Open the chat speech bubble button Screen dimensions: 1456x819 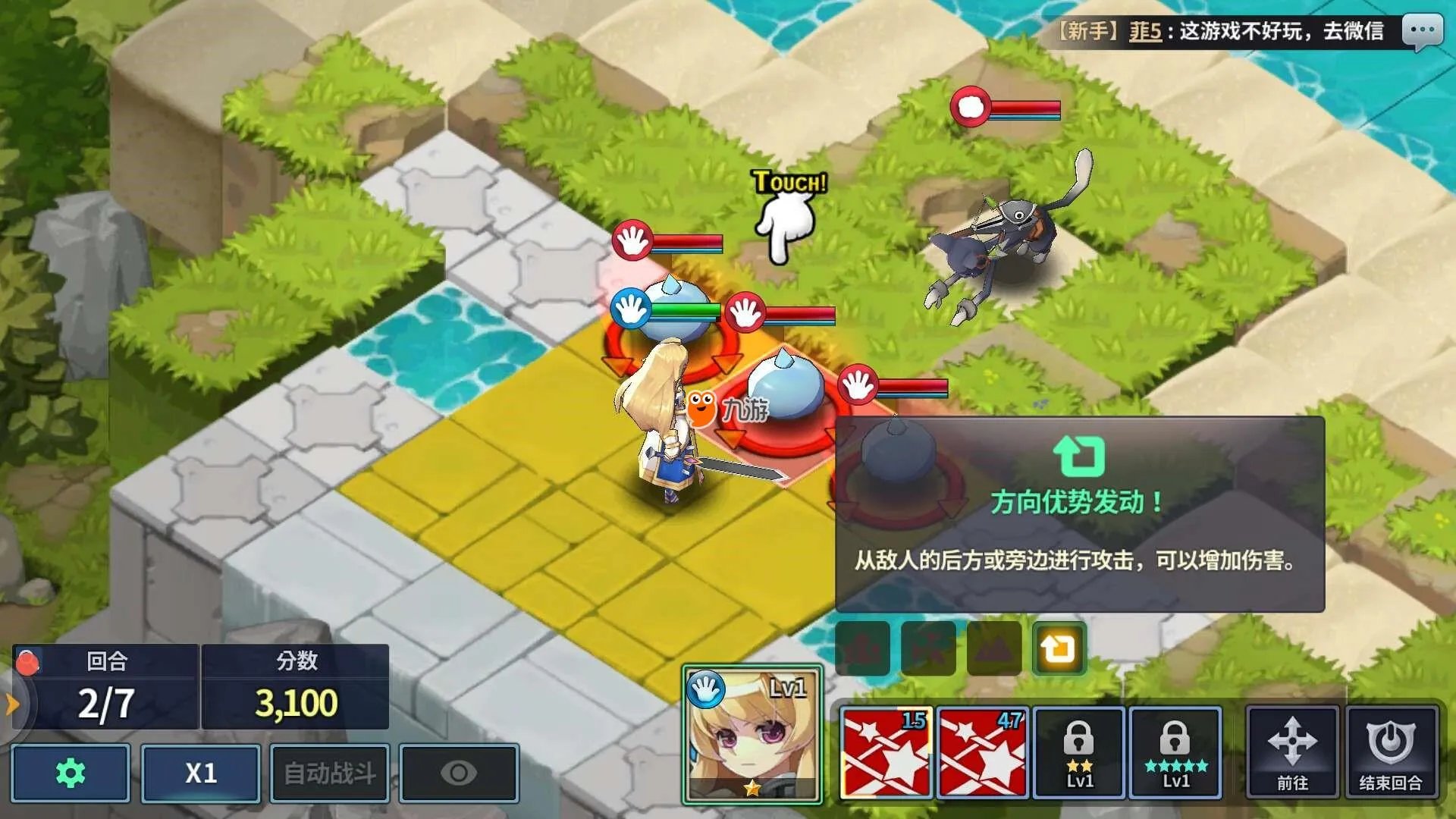pos(1422,32)
